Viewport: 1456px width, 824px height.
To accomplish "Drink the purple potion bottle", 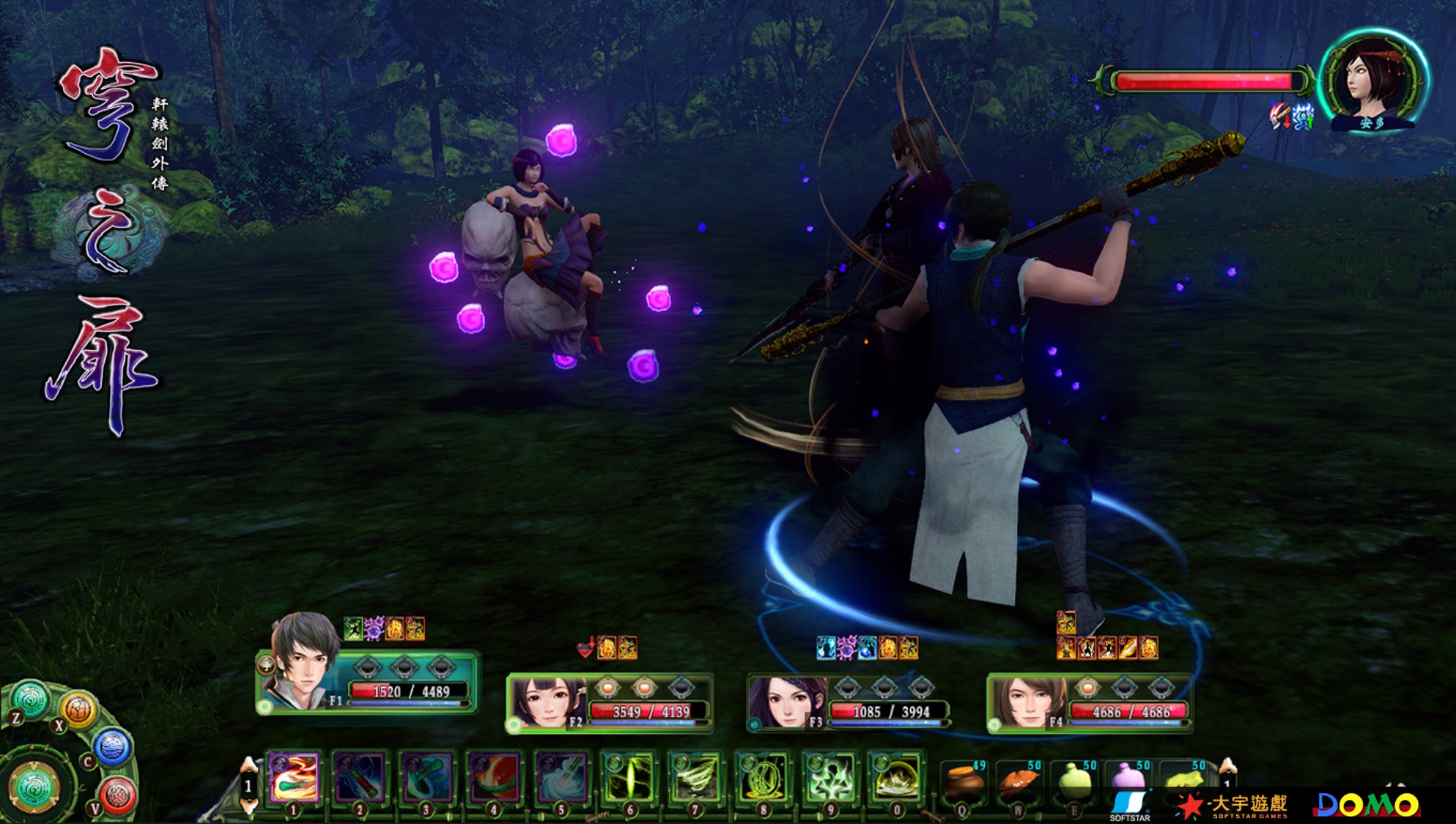I will (x=1128, y=782).
